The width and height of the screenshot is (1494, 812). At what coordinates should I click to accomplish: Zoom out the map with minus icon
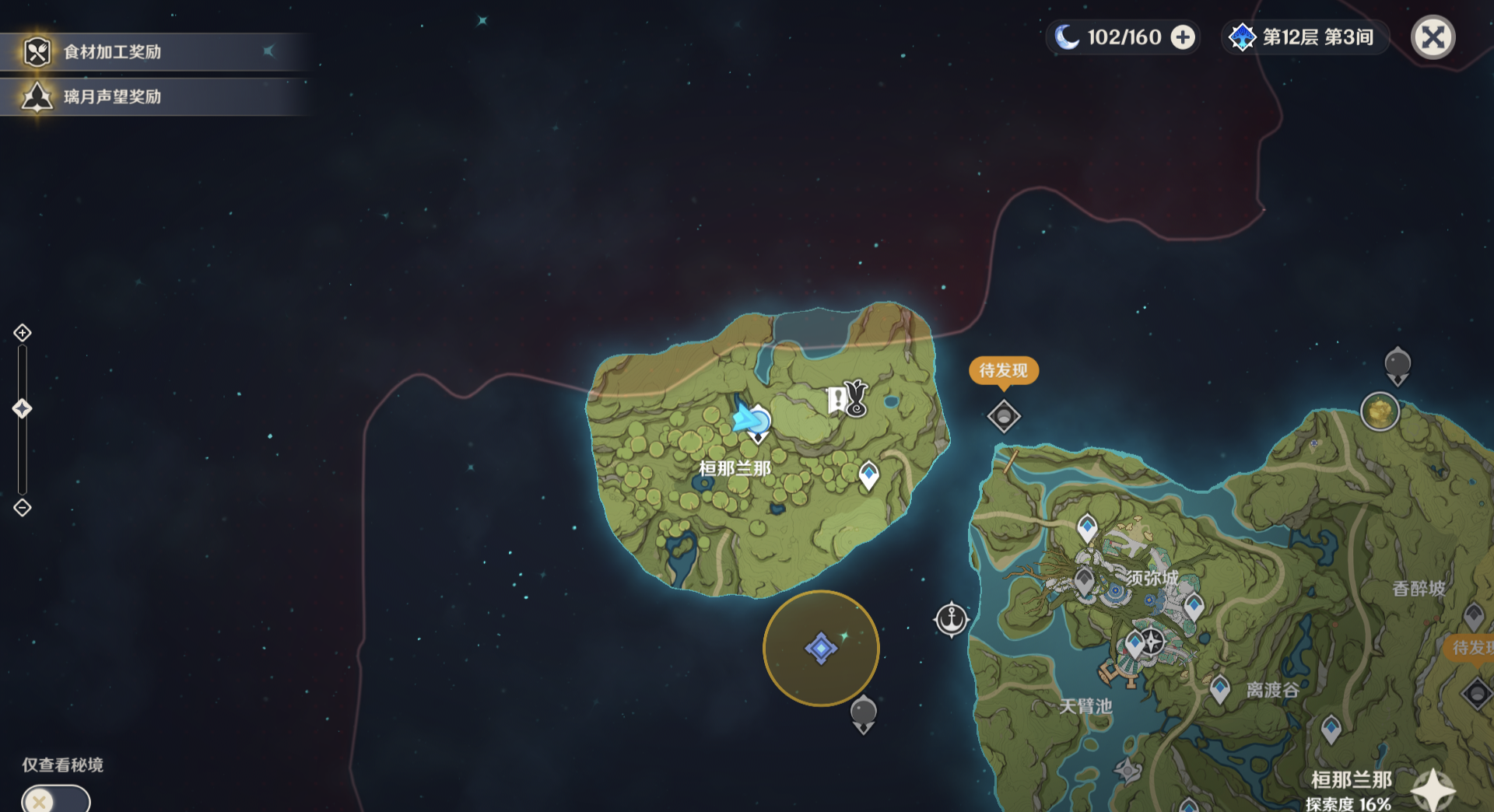click(x=23, y=508)
